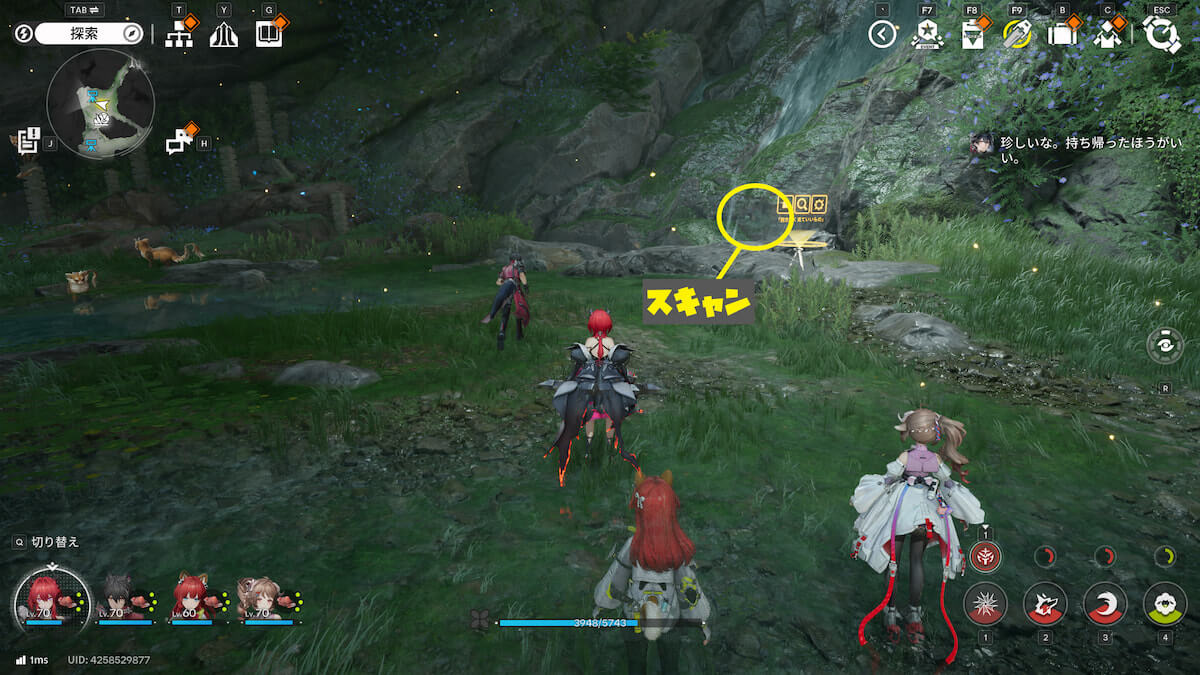The height and width of the screenshot is (675, 1200).
Task: Open the star EVENT icon
Action: (926, 35)
